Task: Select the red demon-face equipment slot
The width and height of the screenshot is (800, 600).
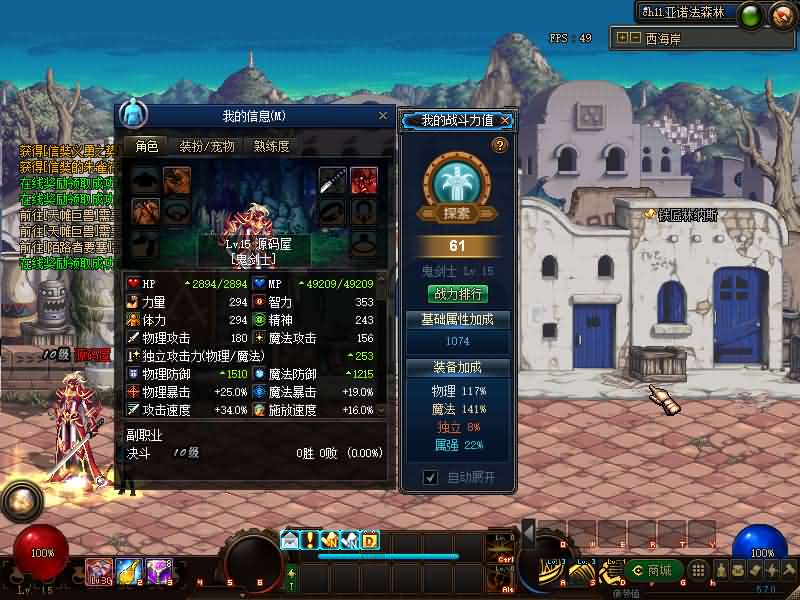Action: 364,180
